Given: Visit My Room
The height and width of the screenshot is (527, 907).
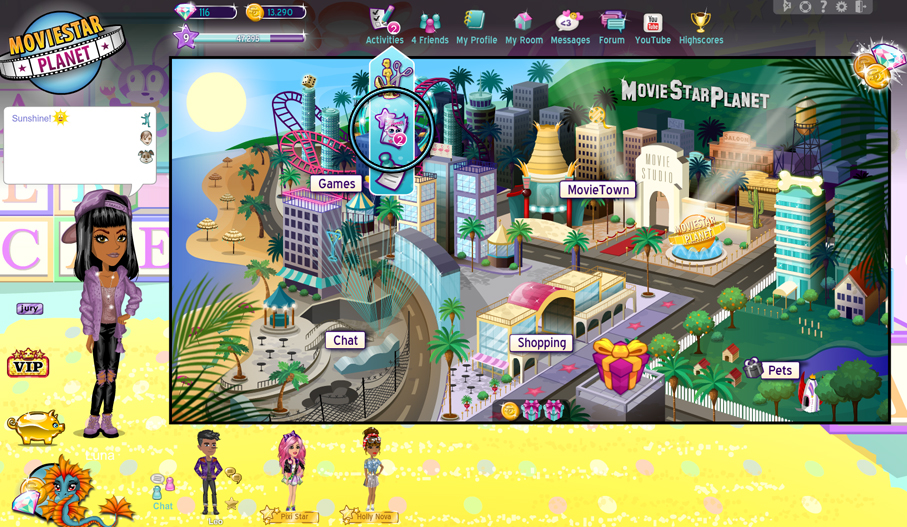Looking at the screenshot, I should [x=523, y=26].
